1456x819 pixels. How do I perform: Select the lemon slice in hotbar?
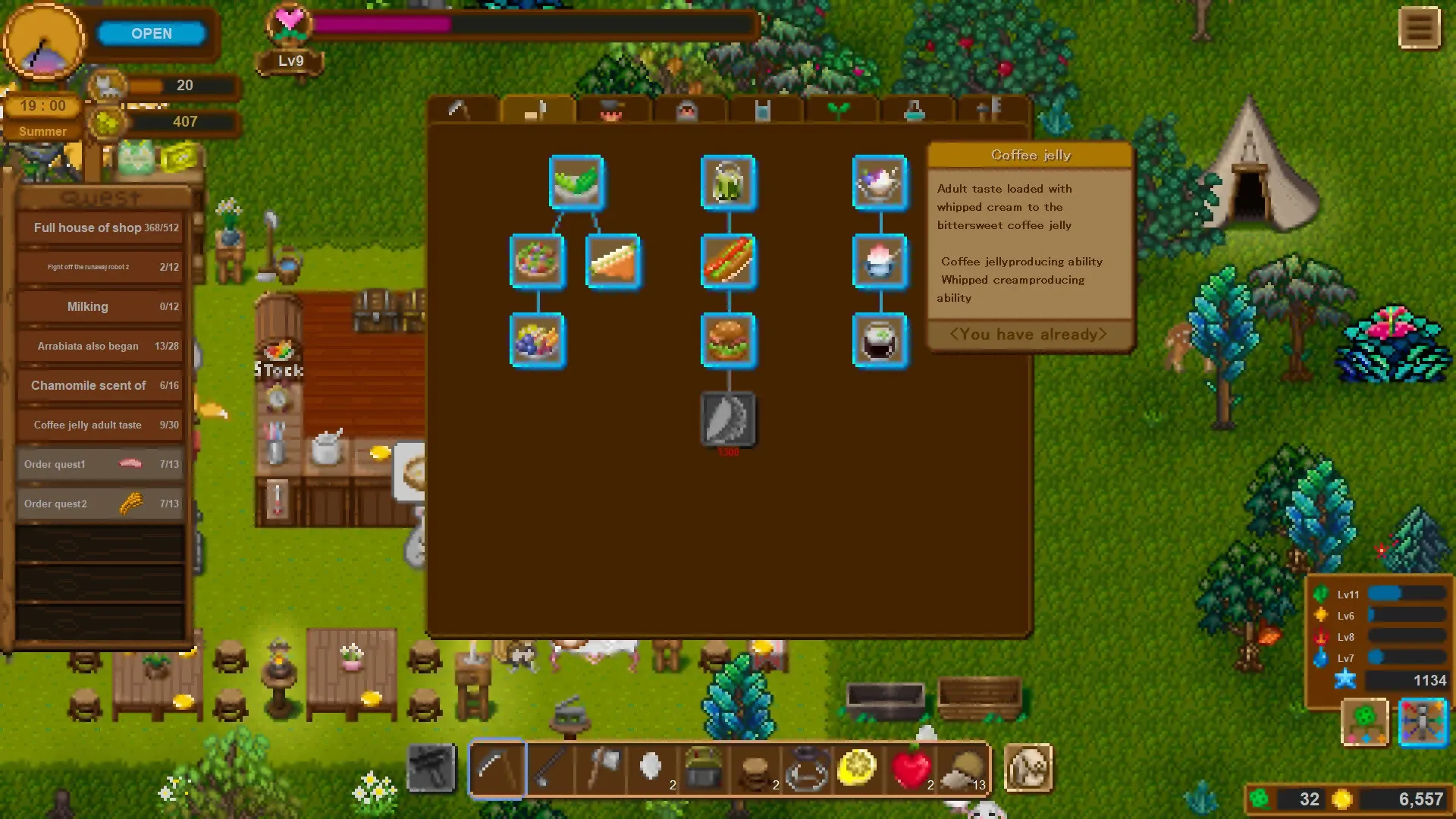tap(857, 768)
